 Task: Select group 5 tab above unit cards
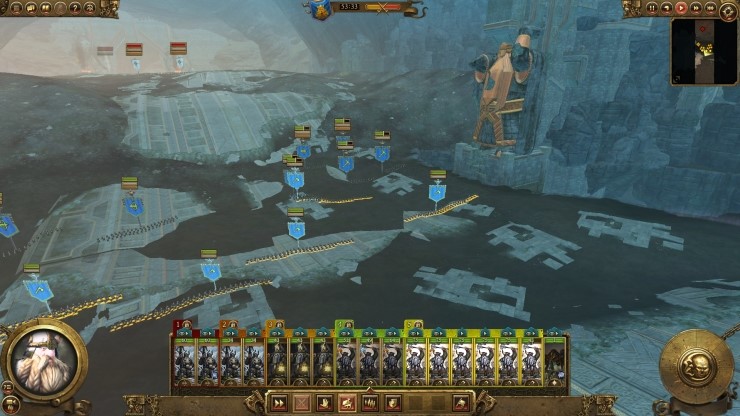[x=414, y=325]
